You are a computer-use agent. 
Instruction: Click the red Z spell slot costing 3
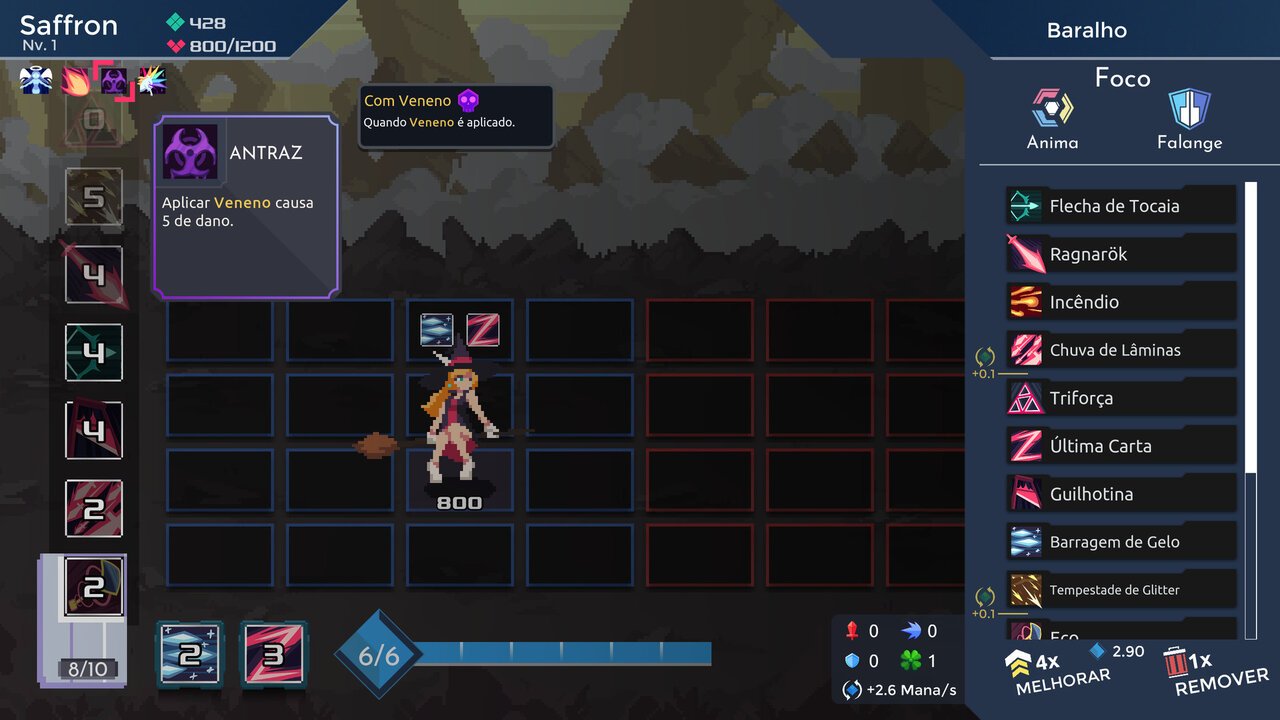(x=274, y=654)
